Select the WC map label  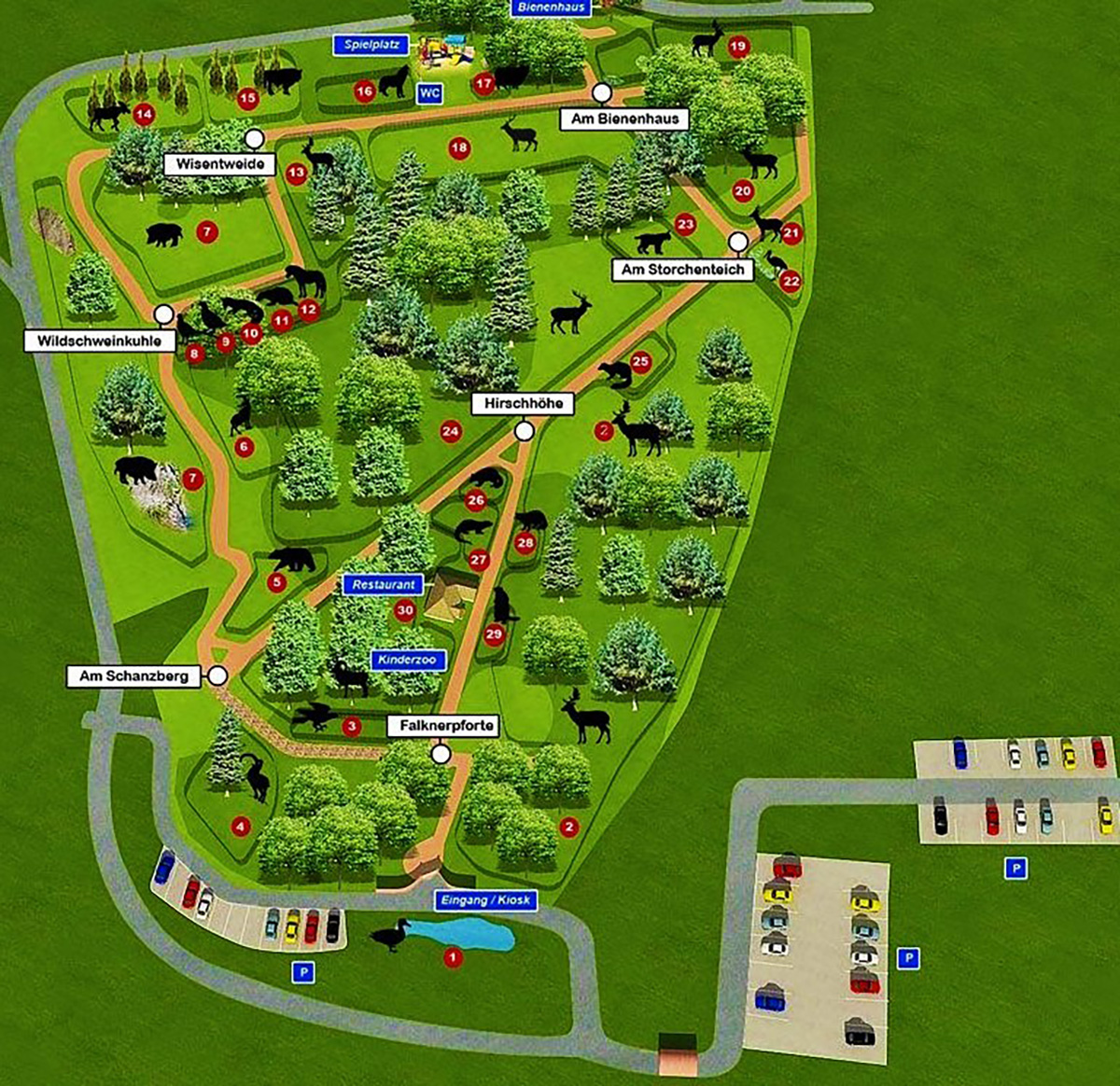click(428, 93)
